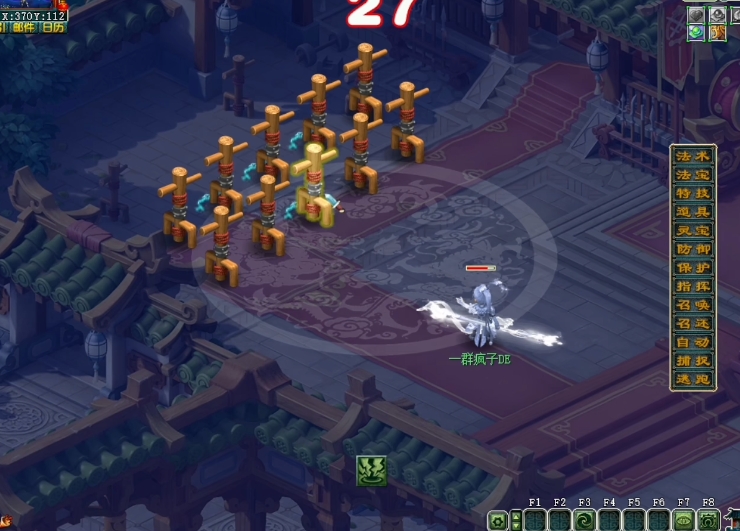Open the 道具 item menu
The width and height of the screenshot is (740, 531).
[x=693, y=212]
